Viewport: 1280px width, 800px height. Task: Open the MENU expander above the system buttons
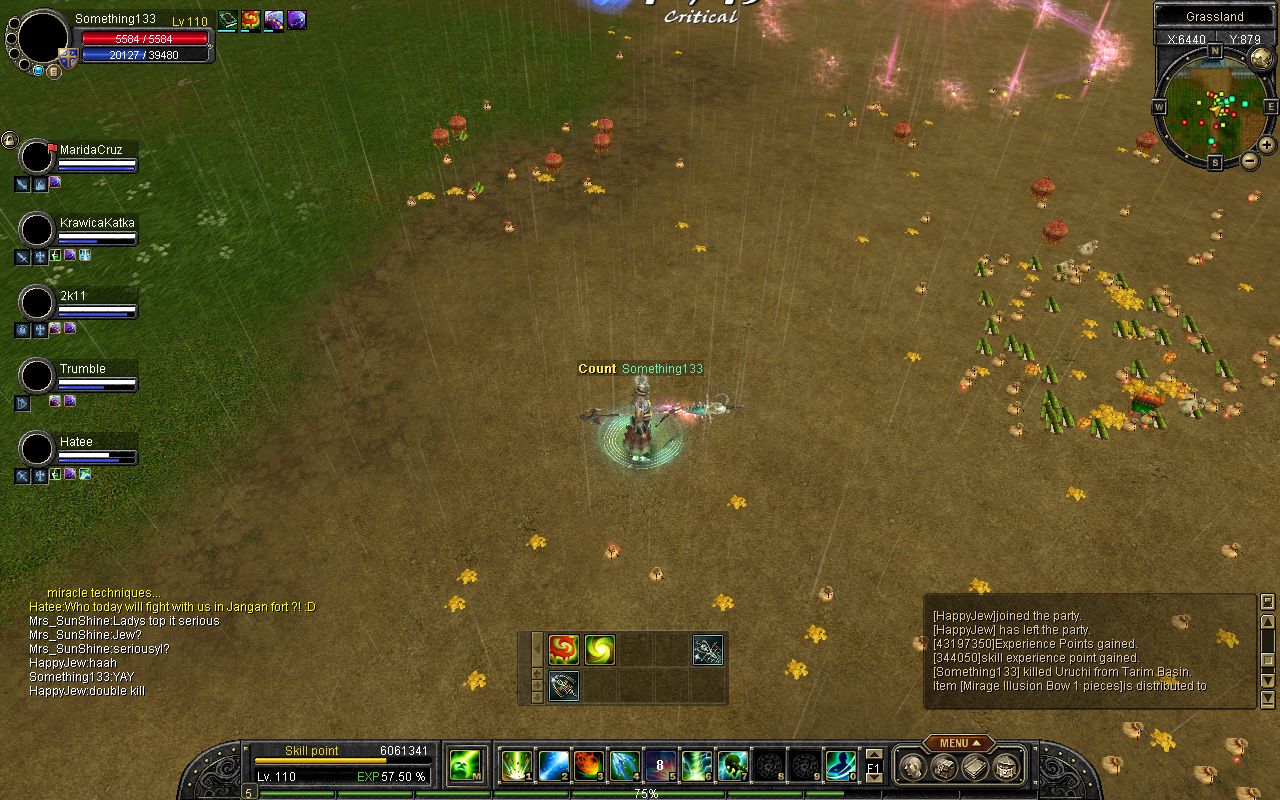pyautogui.click(x=958, y=743)
